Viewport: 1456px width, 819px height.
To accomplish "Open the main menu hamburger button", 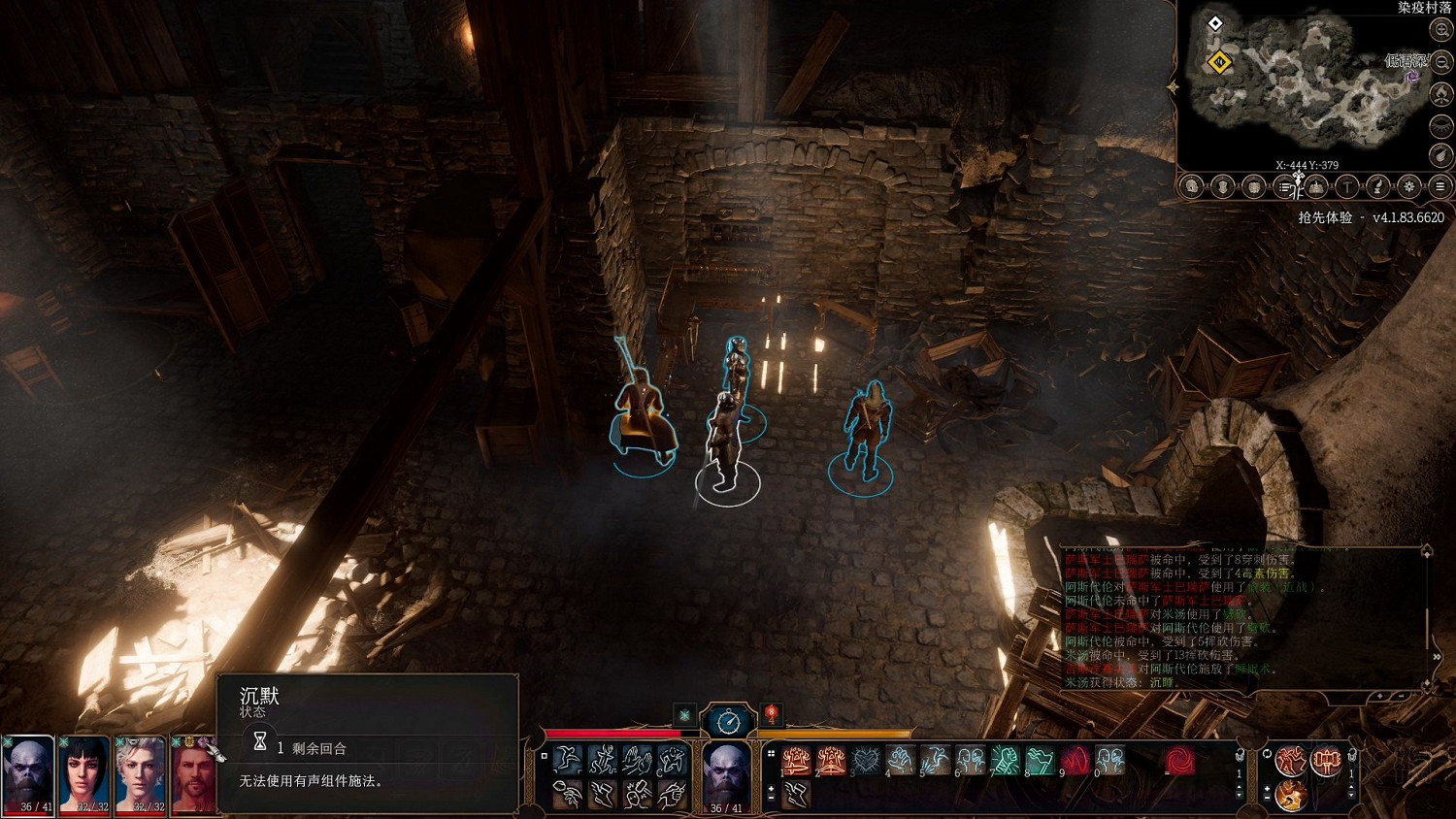I will click(x=1440, y=186).
